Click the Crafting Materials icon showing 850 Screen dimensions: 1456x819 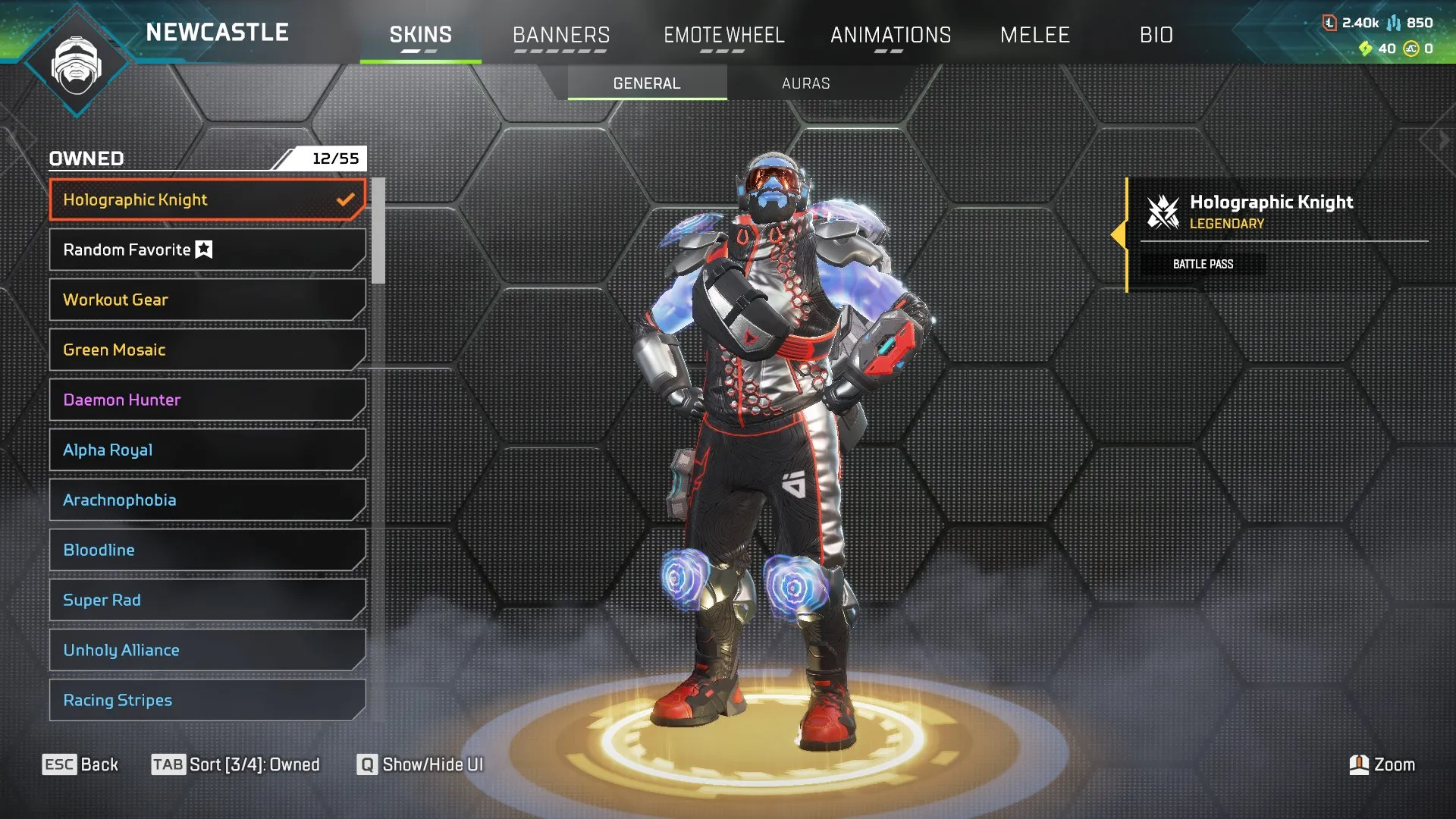[1396, 23]
